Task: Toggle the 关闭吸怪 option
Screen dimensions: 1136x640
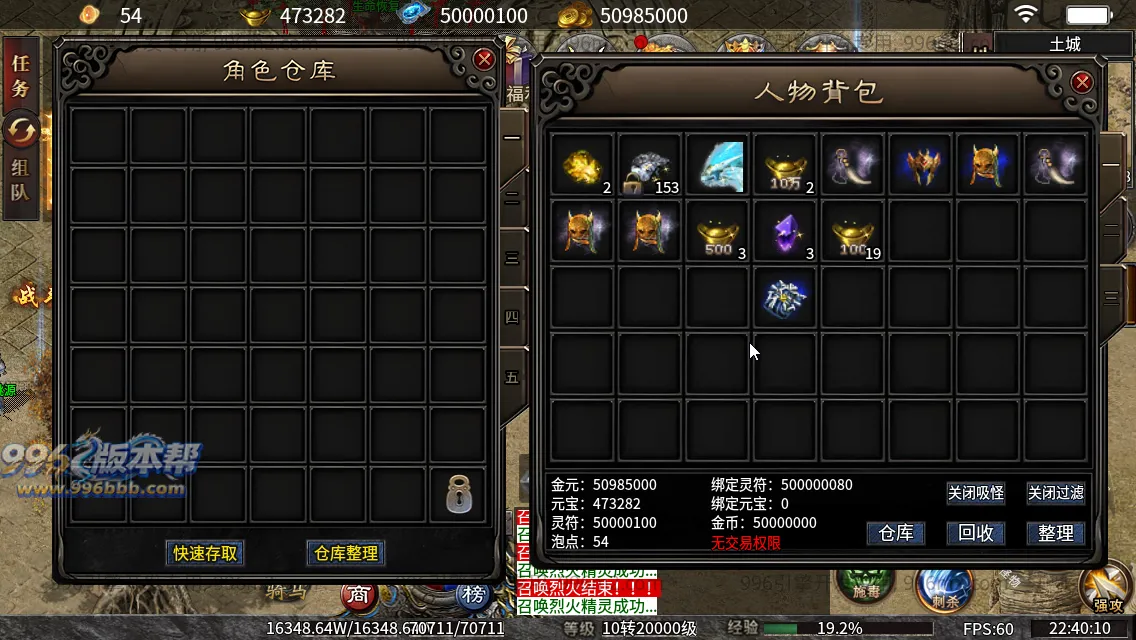Action: tap(975, 493)
